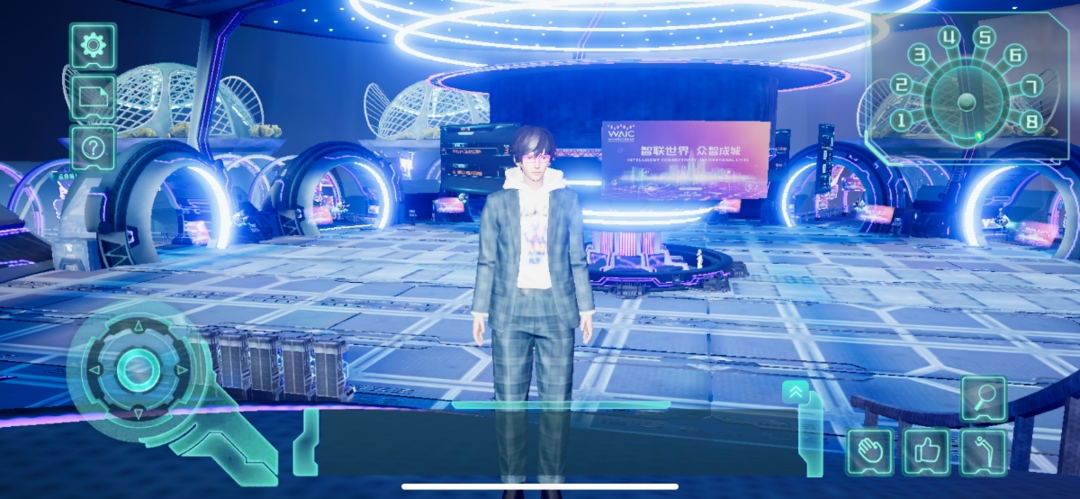Activate the dancing figure emote
The image size is (1080, 499).
pos(984,452)
